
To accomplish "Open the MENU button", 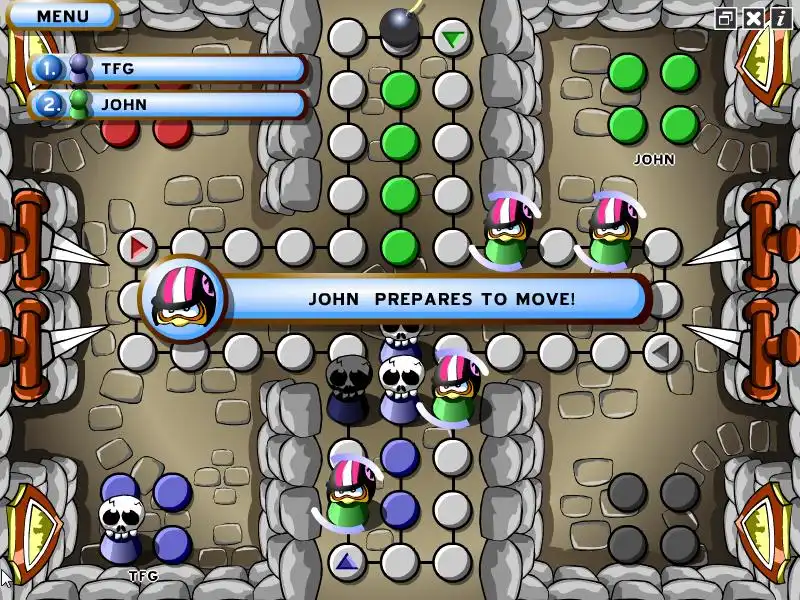I will tap(62, 16).
